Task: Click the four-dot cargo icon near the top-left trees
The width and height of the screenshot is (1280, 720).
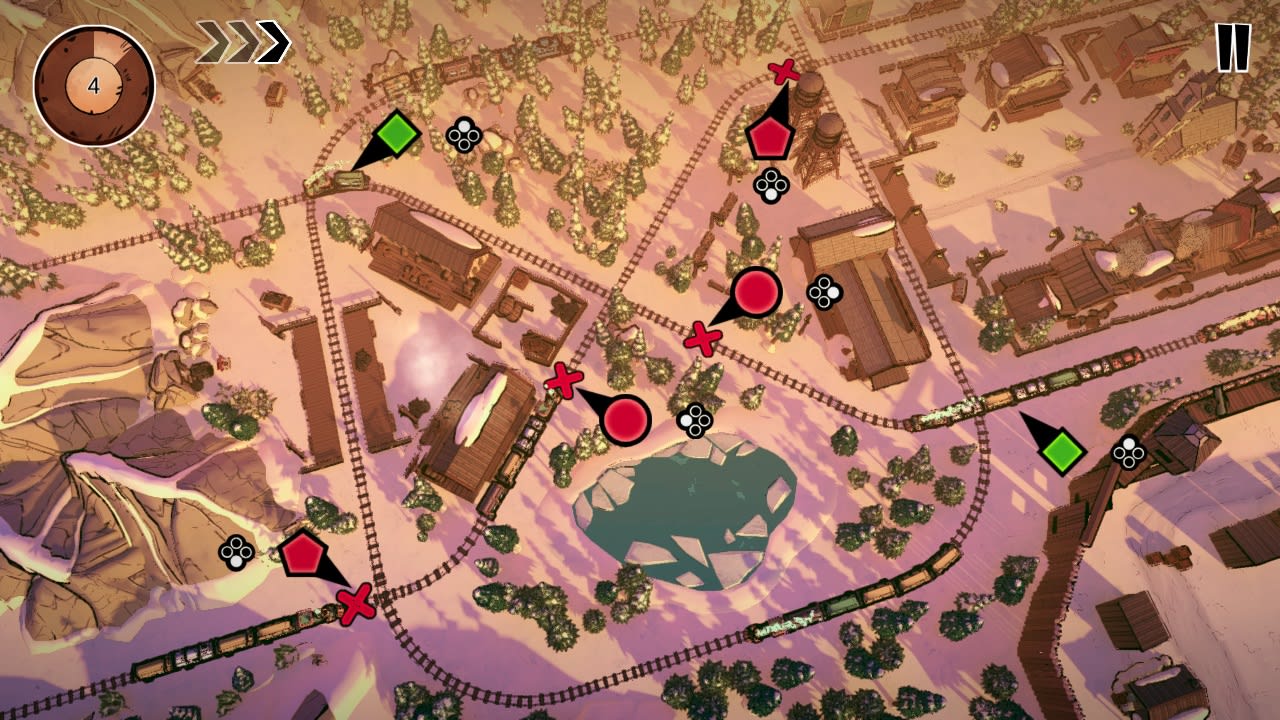Action: click(x=463, y=136)
